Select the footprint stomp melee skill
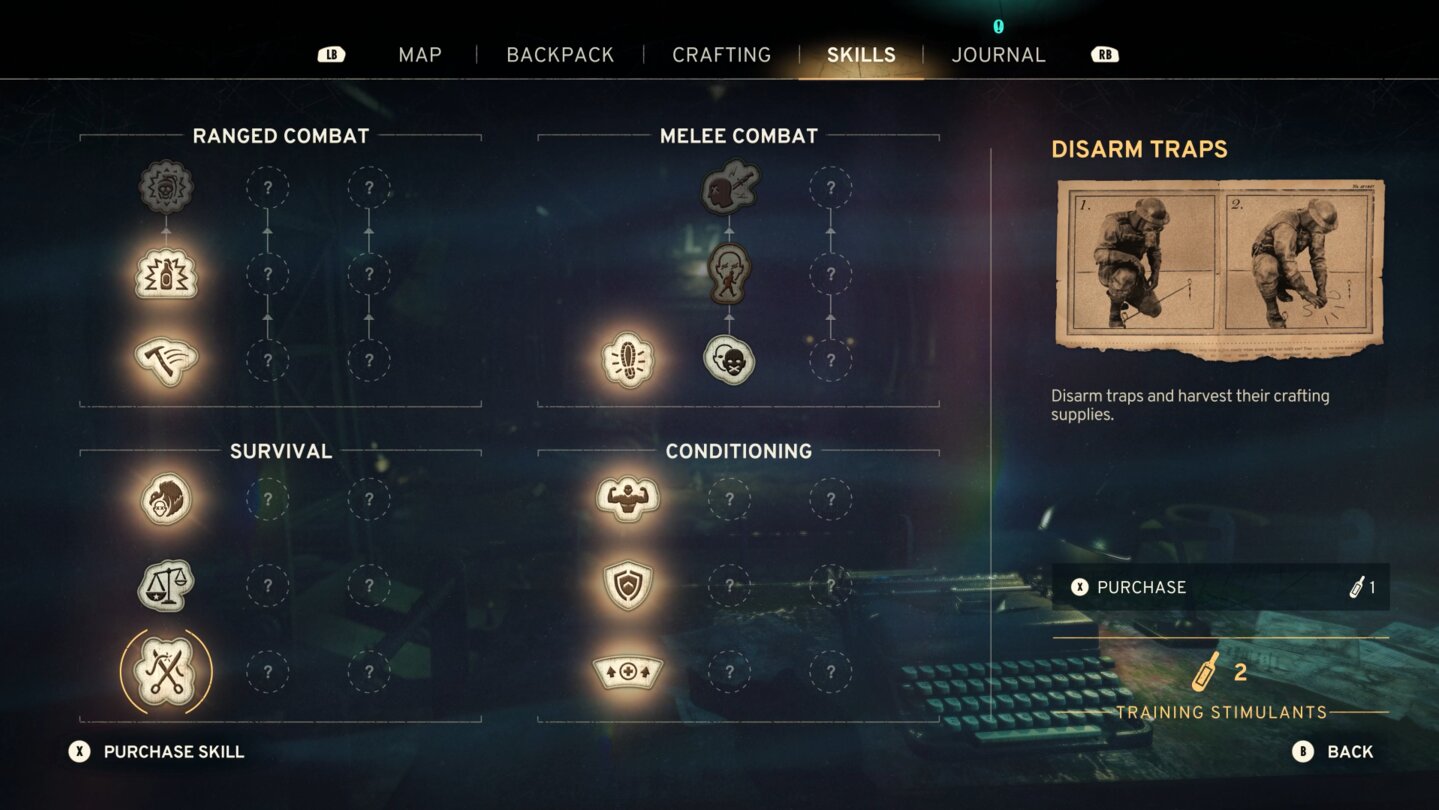This screenshot has width=1439, height=810. tap(628, 360)
